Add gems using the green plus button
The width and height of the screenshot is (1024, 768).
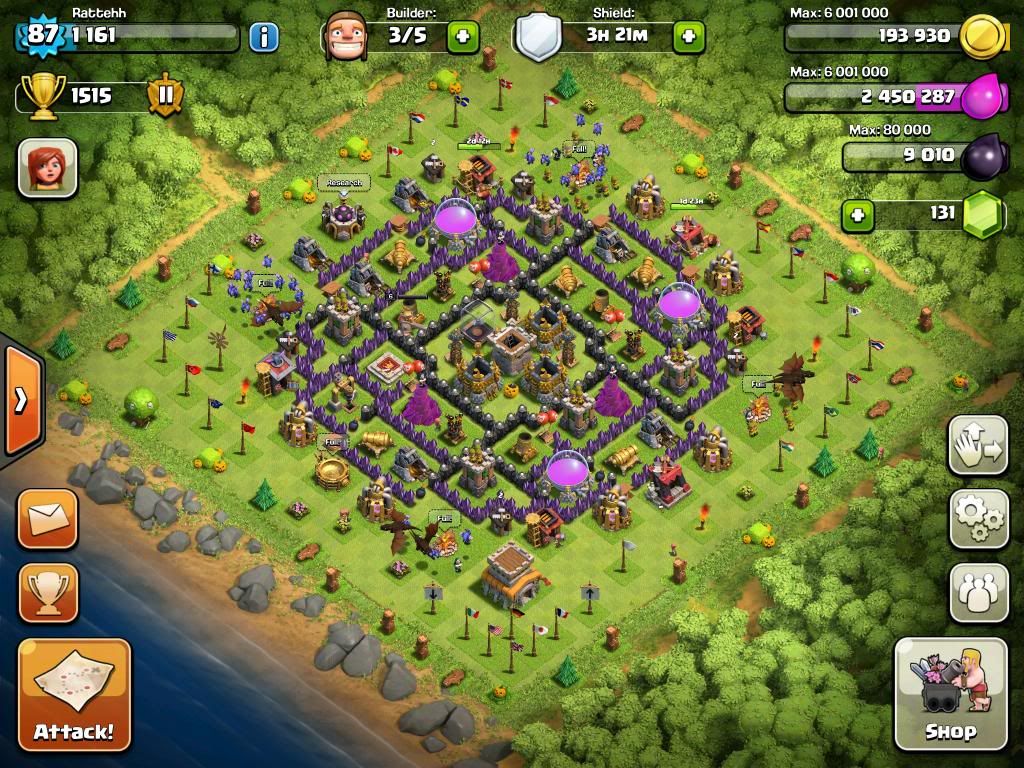point(856,214)
